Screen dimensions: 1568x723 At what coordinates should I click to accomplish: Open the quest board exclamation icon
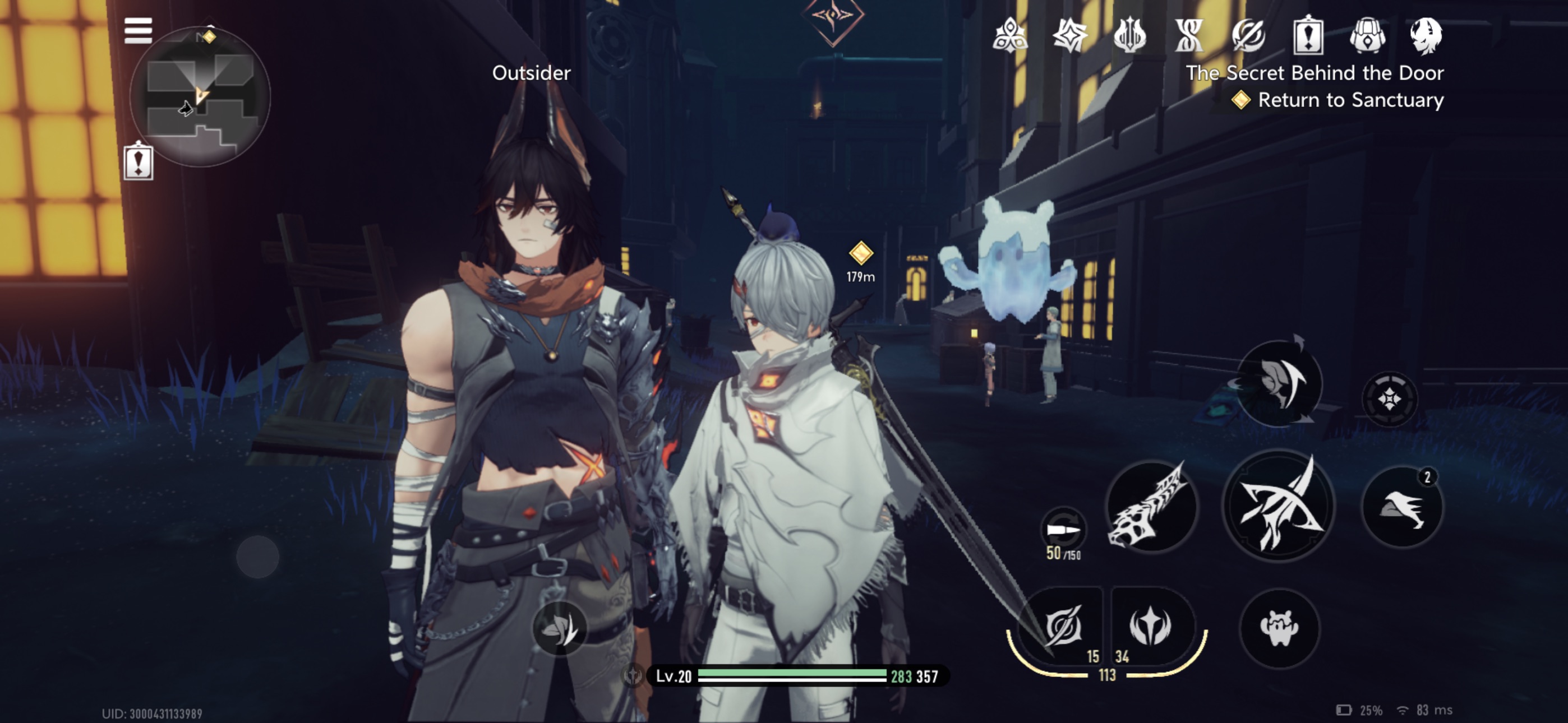pyautogui.click(x=1308, y=35)
